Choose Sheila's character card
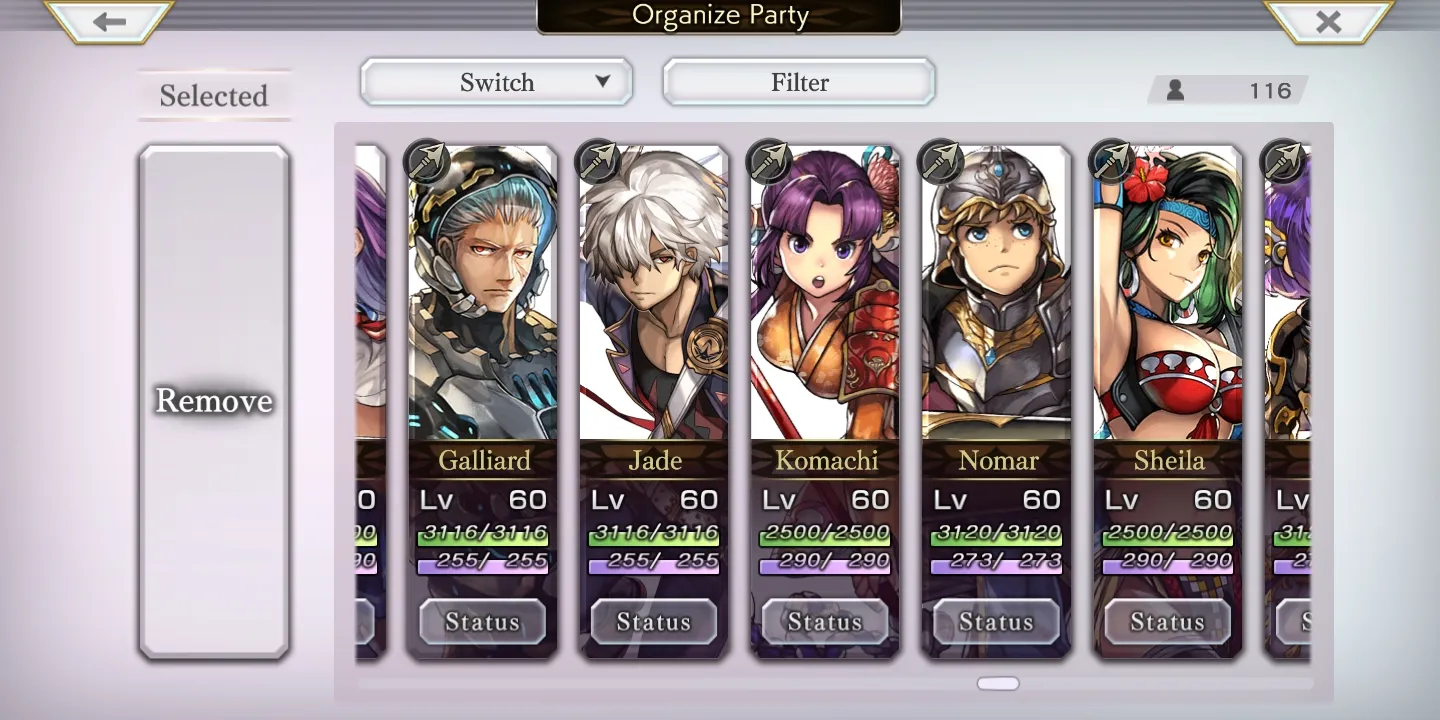 pyautogui.click(x=1168, y=300)
